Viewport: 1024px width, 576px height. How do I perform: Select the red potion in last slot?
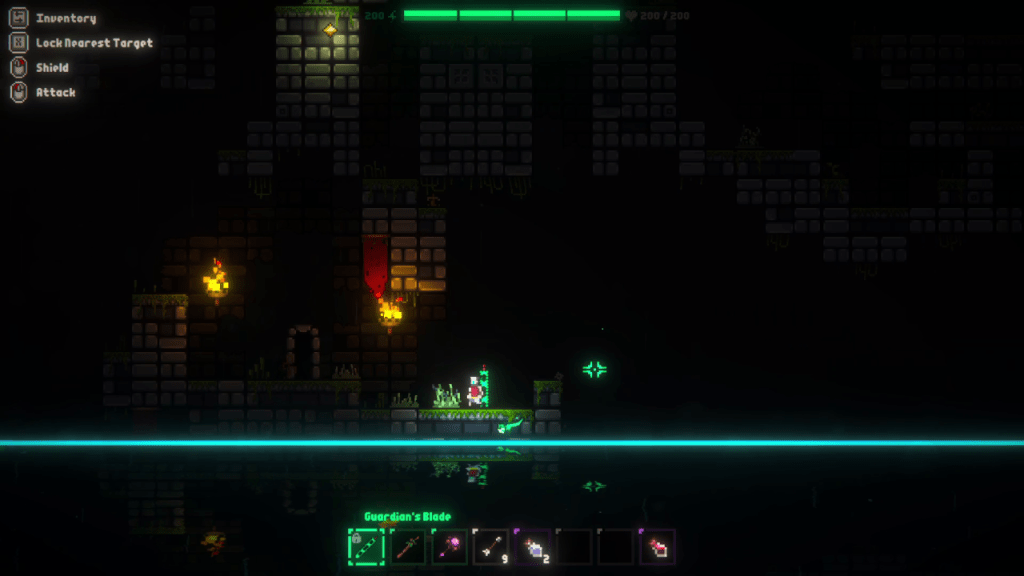coord(658,546)
